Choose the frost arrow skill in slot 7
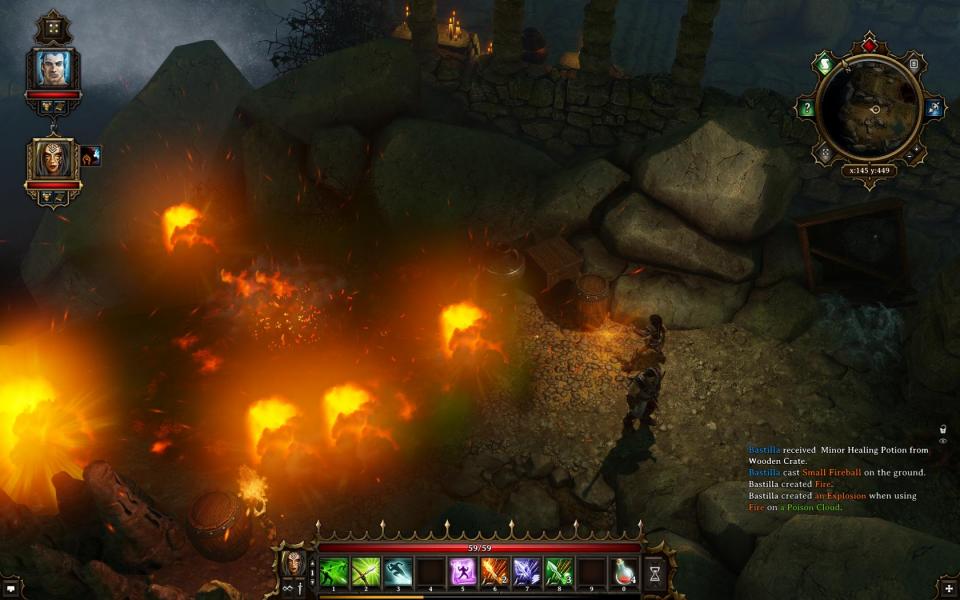Screen dimensions: 960x600 (x=527, y=571)
